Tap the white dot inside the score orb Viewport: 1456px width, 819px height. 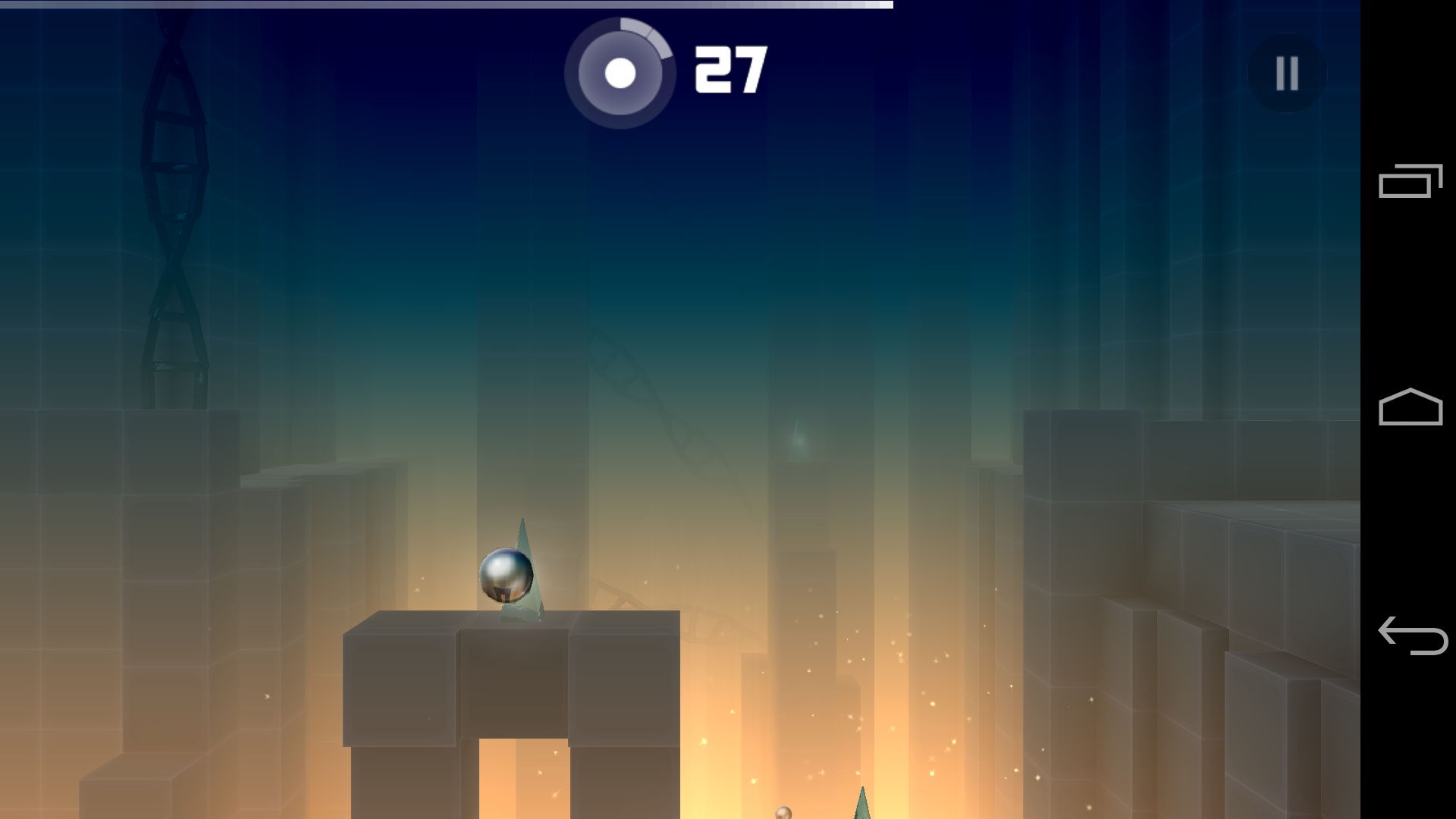(x=620, y=74)
